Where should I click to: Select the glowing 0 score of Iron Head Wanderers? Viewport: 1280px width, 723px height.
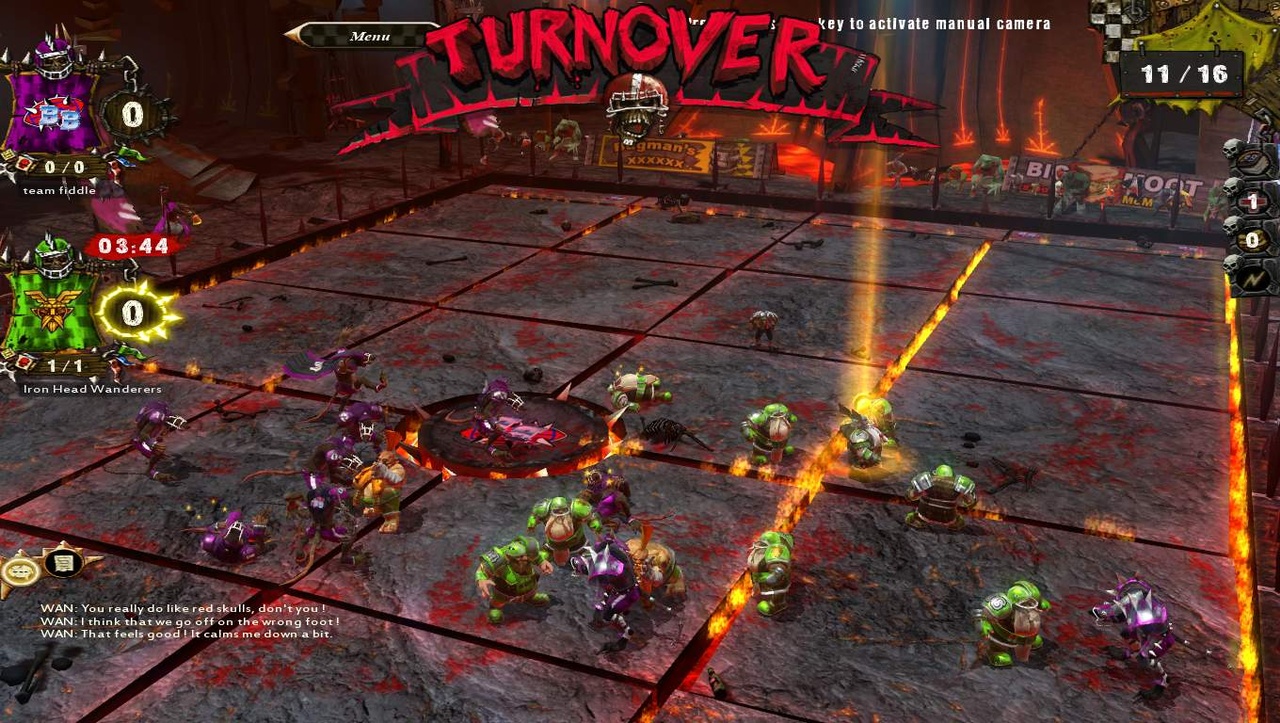(130, 311)
